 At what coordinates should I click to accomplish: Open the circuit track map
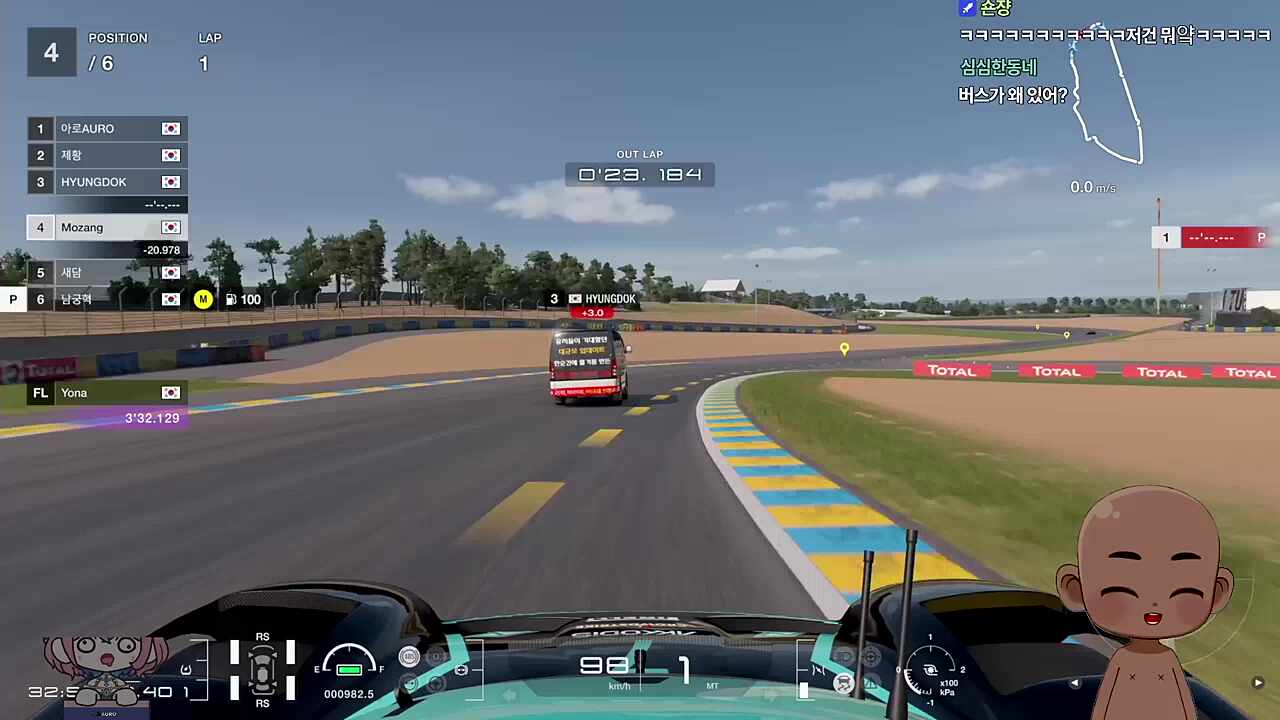click(x=1105, y=95)
